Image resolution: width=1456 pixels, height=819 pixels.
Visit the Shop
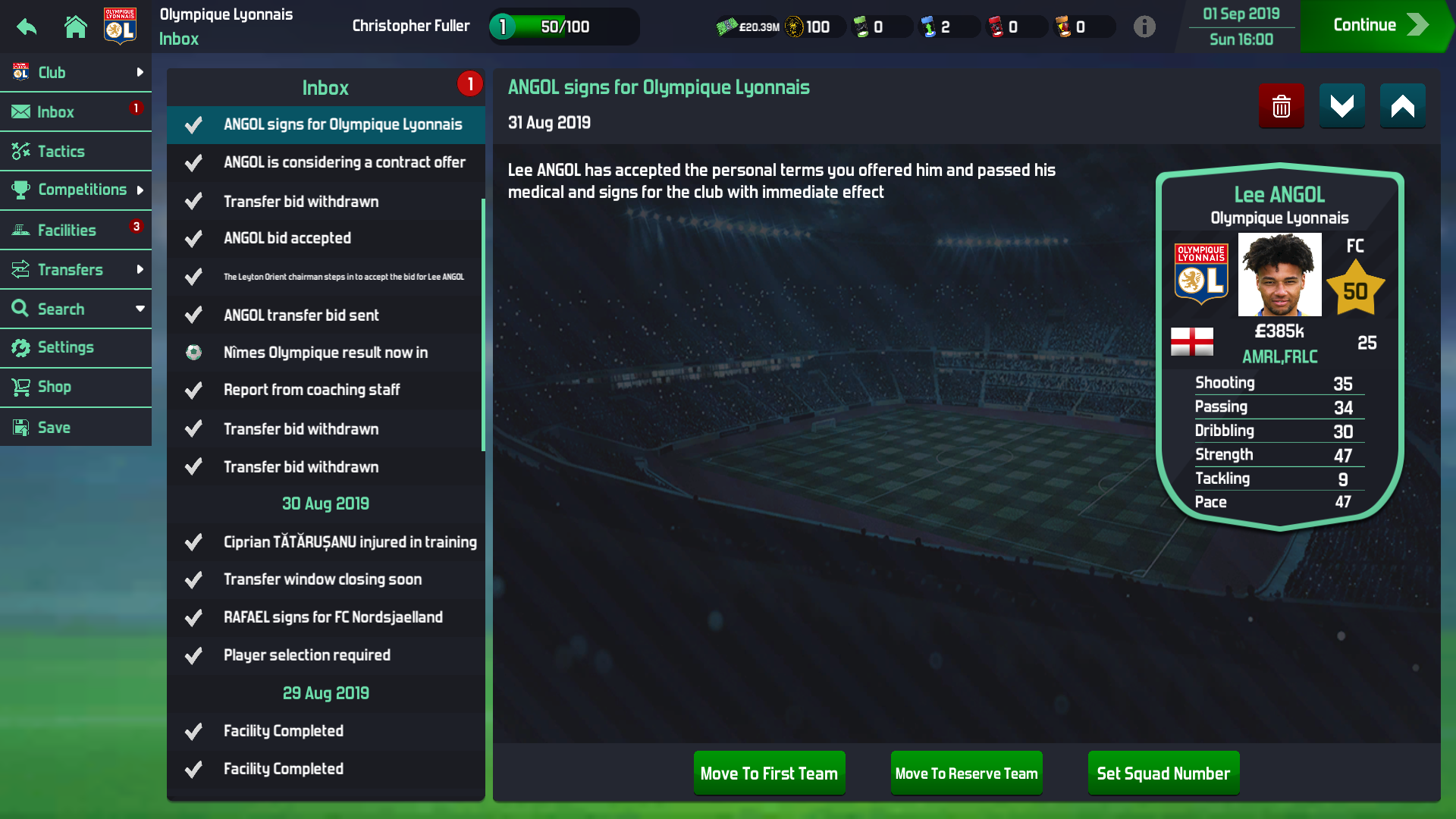[x=76, y=388]
